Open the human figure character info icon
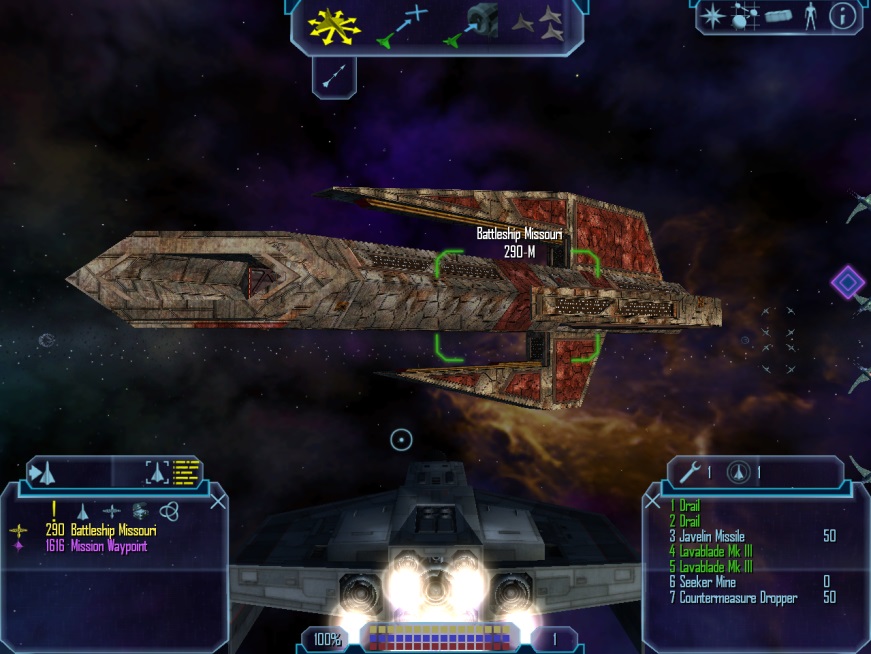Screen dimensions: 871x654 tap(811, 16)
